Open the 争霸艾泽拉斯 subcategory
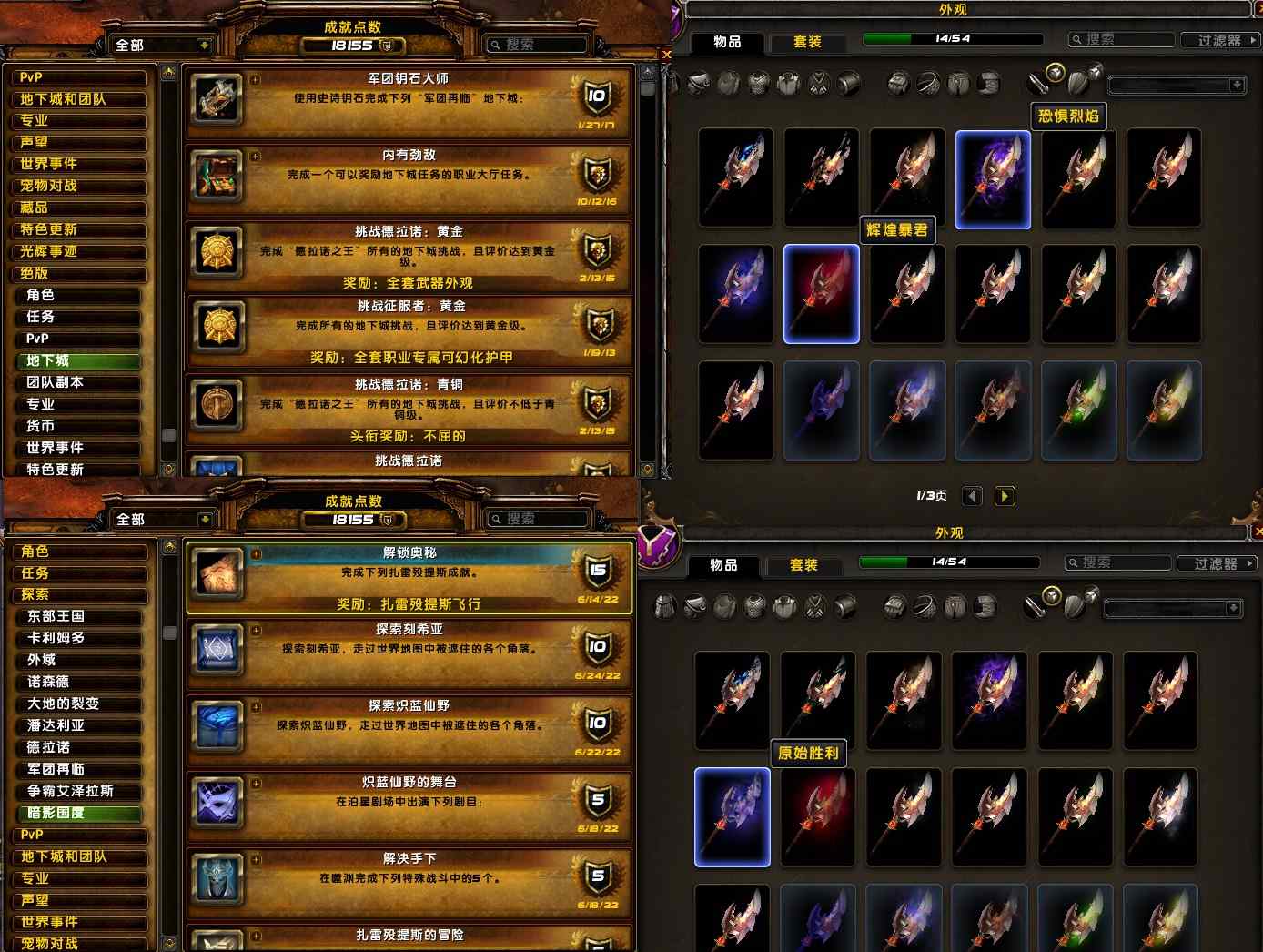This screenshot has height=952, width=1263. click(x=82, y=791)
